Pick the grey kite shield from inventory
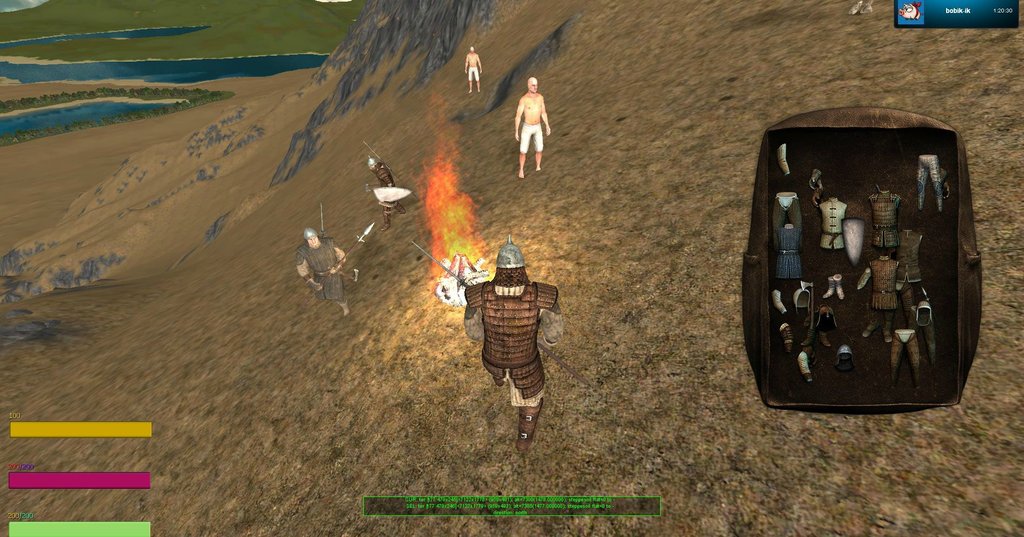This screenshot has height=537, width=1024. coord(855,240)
